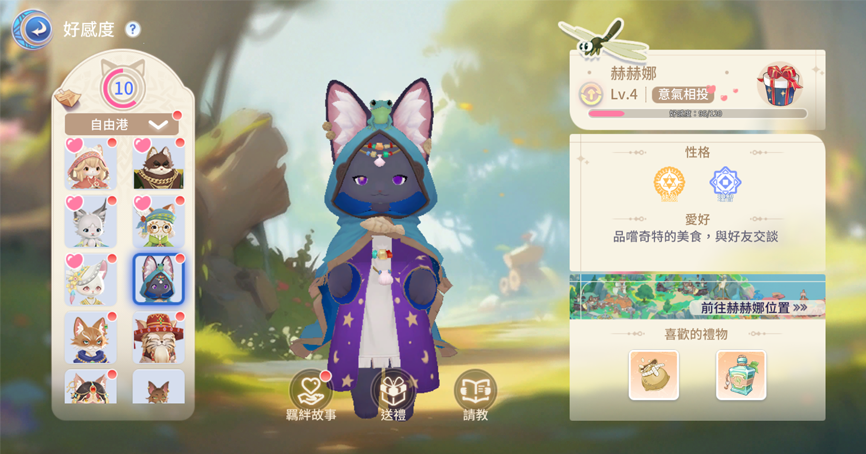Screen dimensions: 866x454
Task: View the orange sun personality trait icon
Action: pyautogui.click(x=669, y=184)
